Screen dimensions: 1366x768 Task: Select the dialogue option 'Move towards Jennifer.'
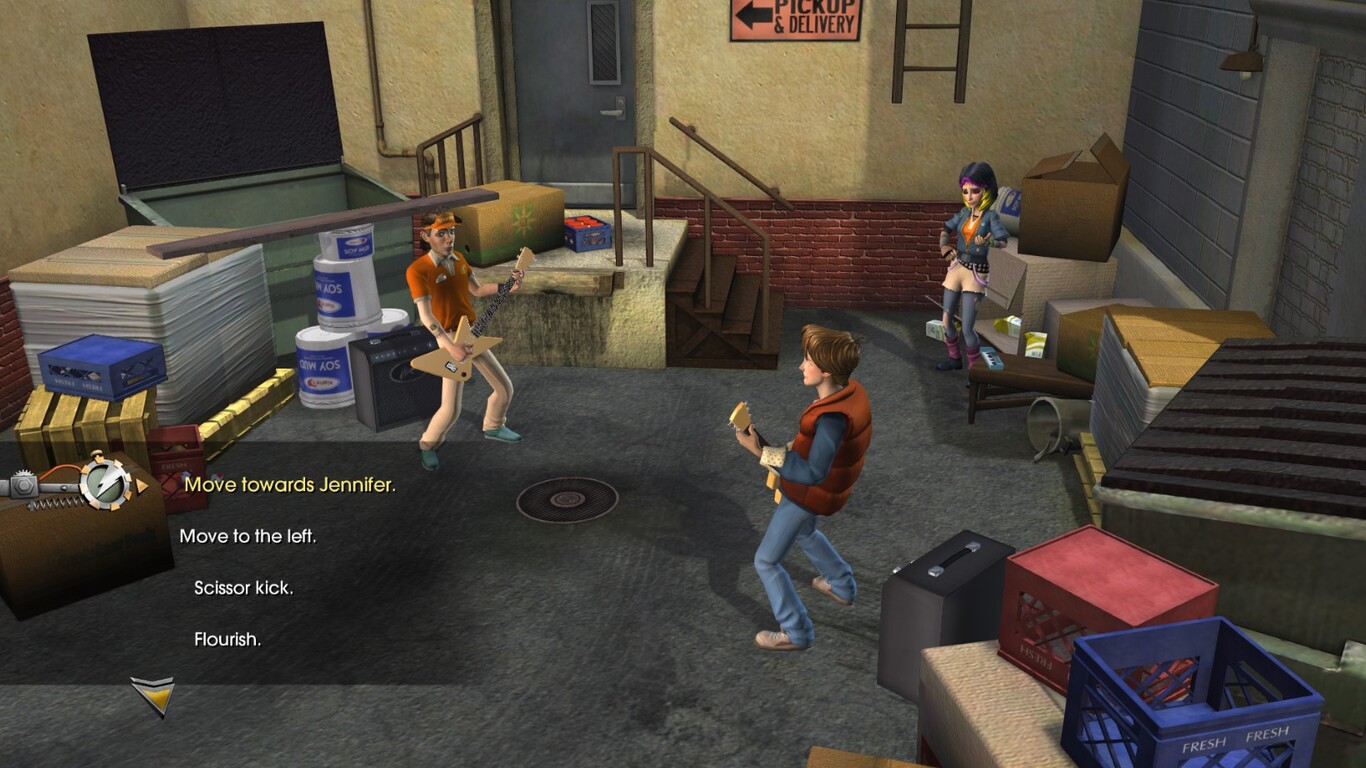(x=291, y=486)
